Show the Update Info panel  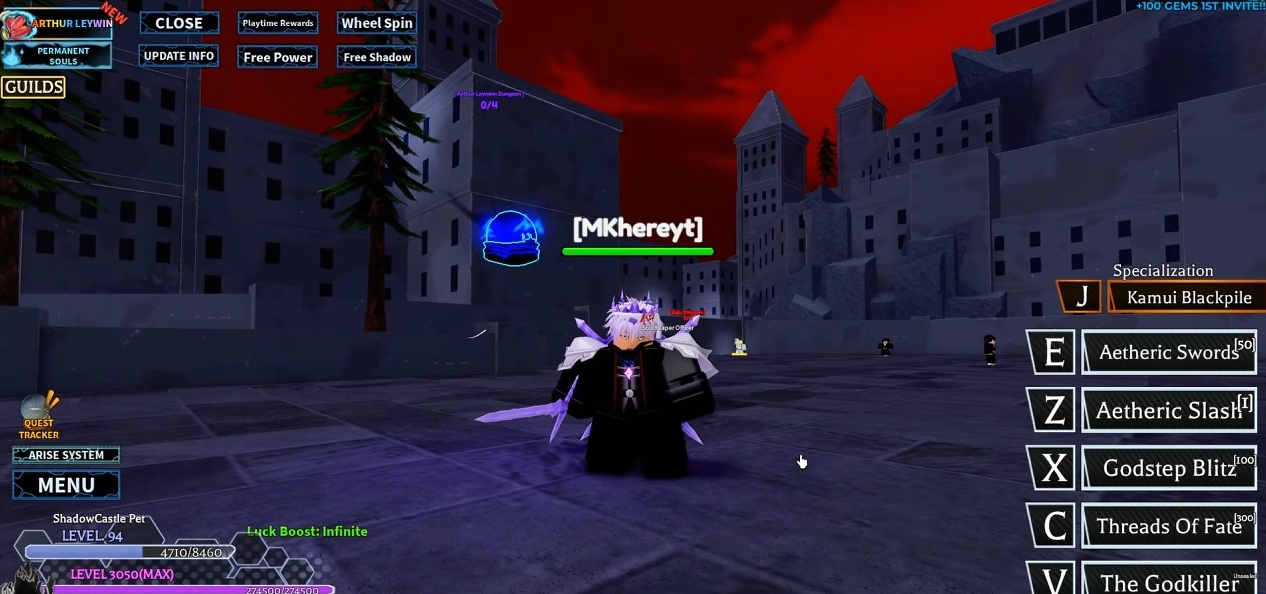[179, 56]
